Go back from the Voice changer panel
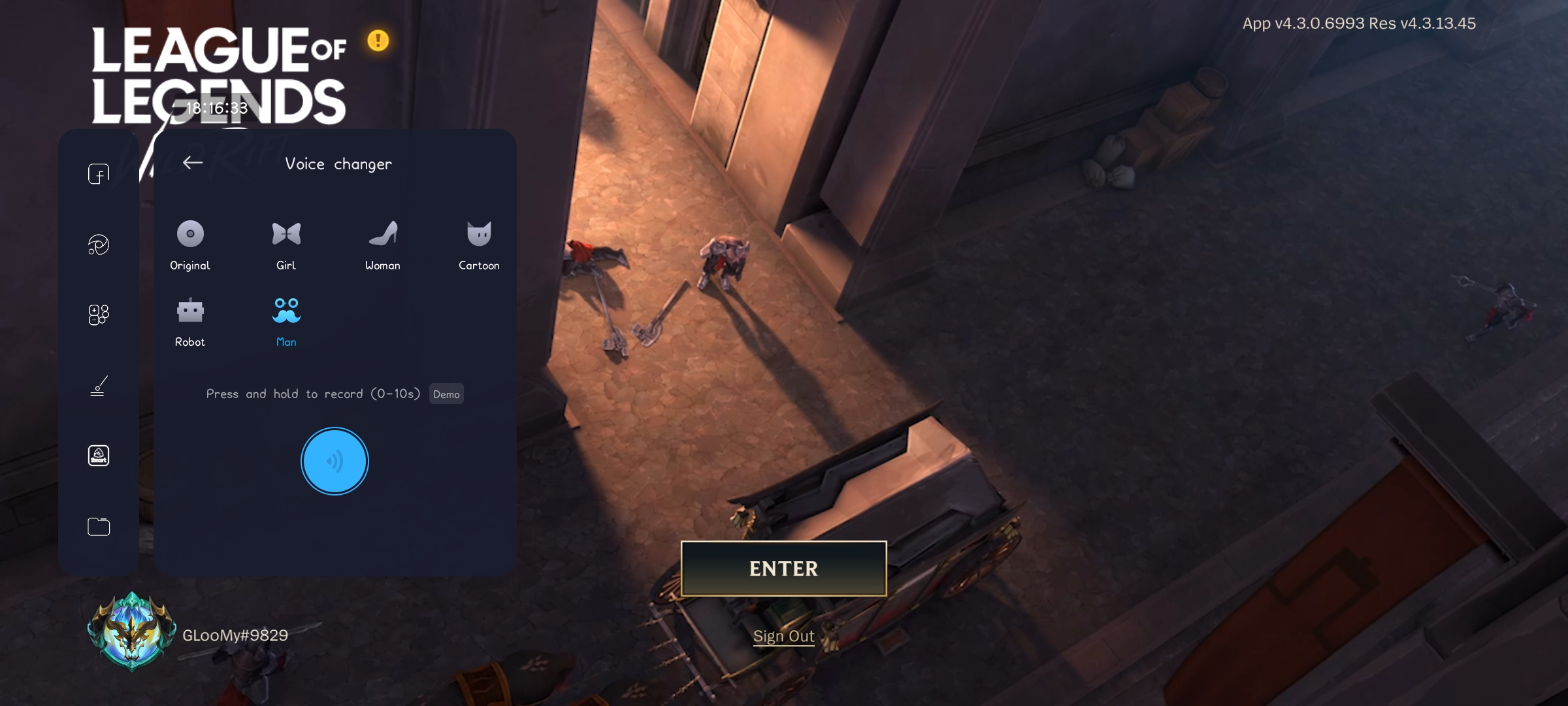This screenshot has width=1568, height=706. (193, 163)
